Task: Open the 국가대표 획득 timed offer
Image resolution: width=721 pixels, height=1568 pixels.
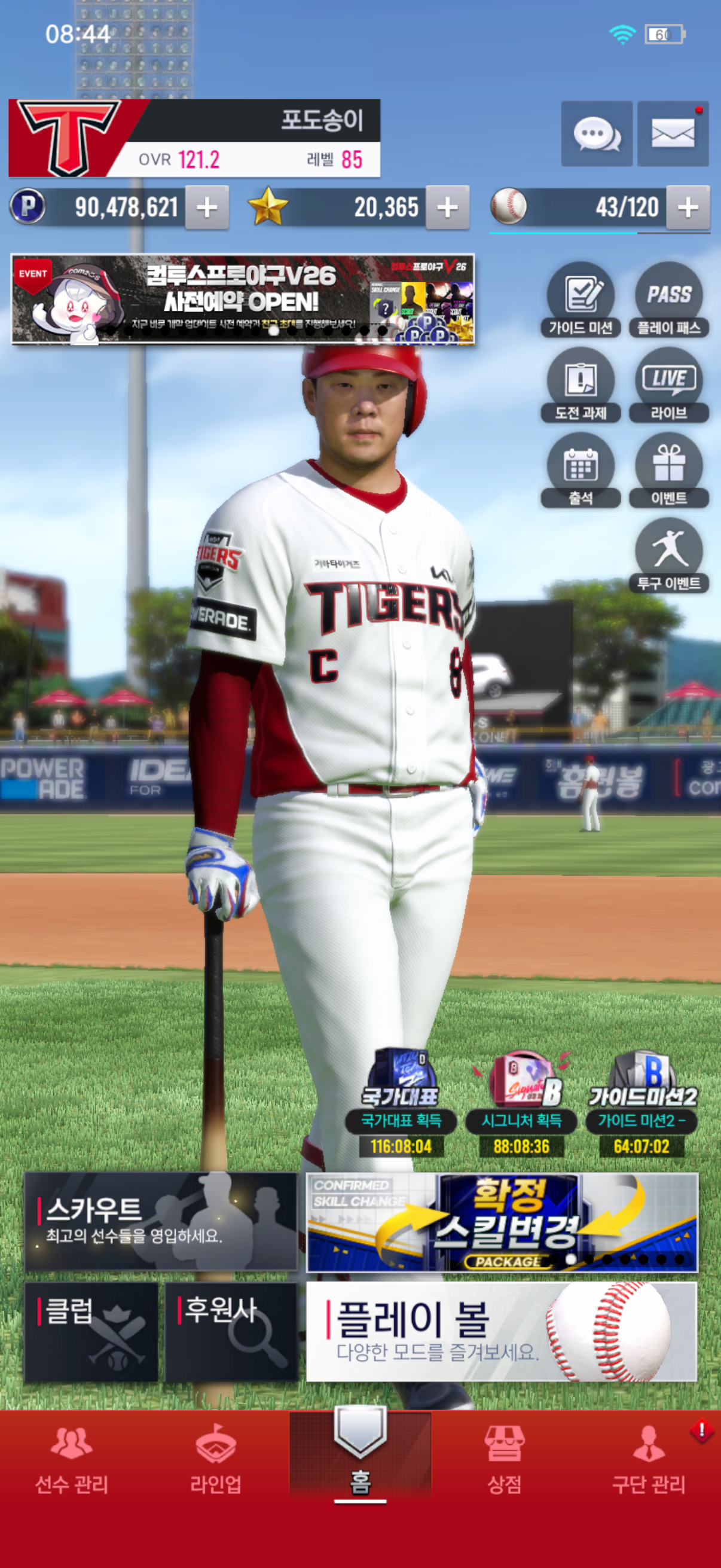Action: tap(401, 1103)
